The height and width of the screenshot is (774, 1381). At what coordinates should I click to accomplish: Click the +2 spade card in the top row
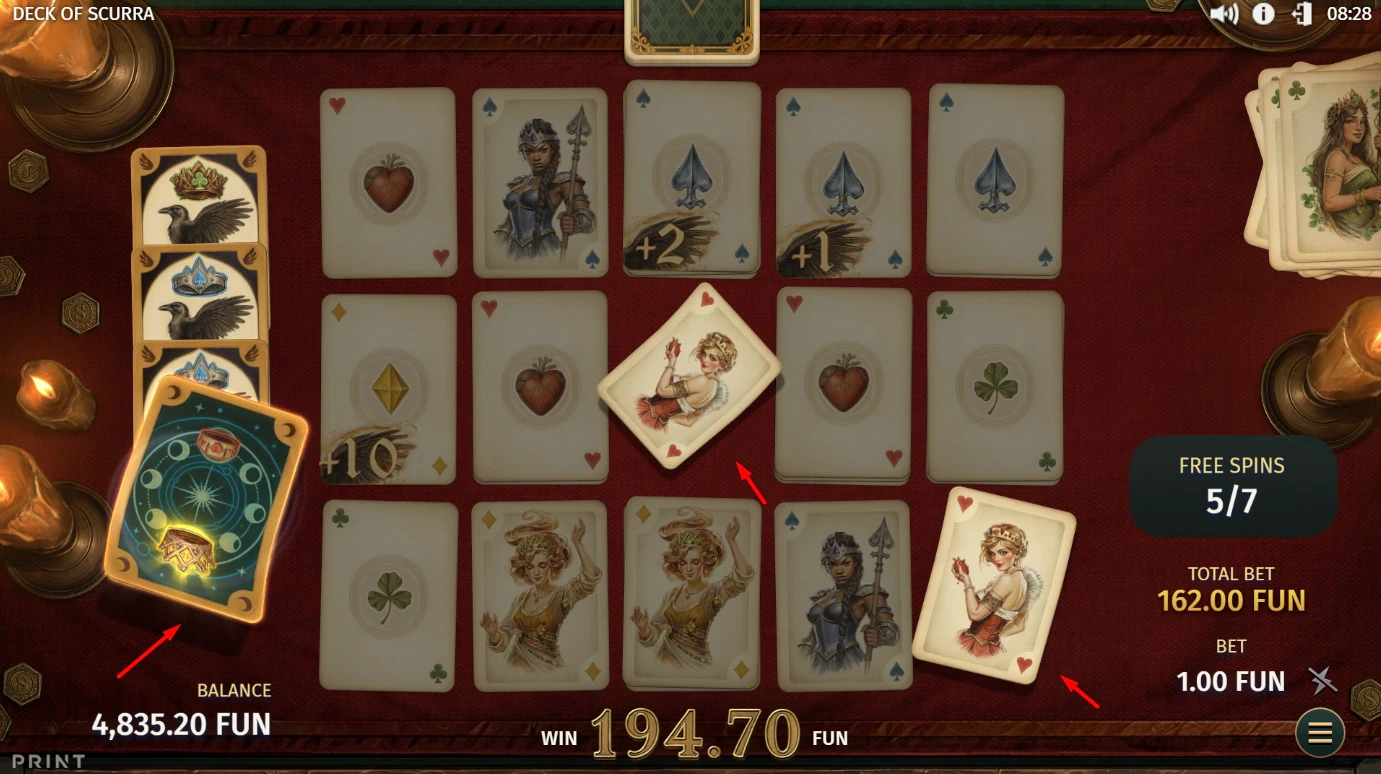[691, 180]
